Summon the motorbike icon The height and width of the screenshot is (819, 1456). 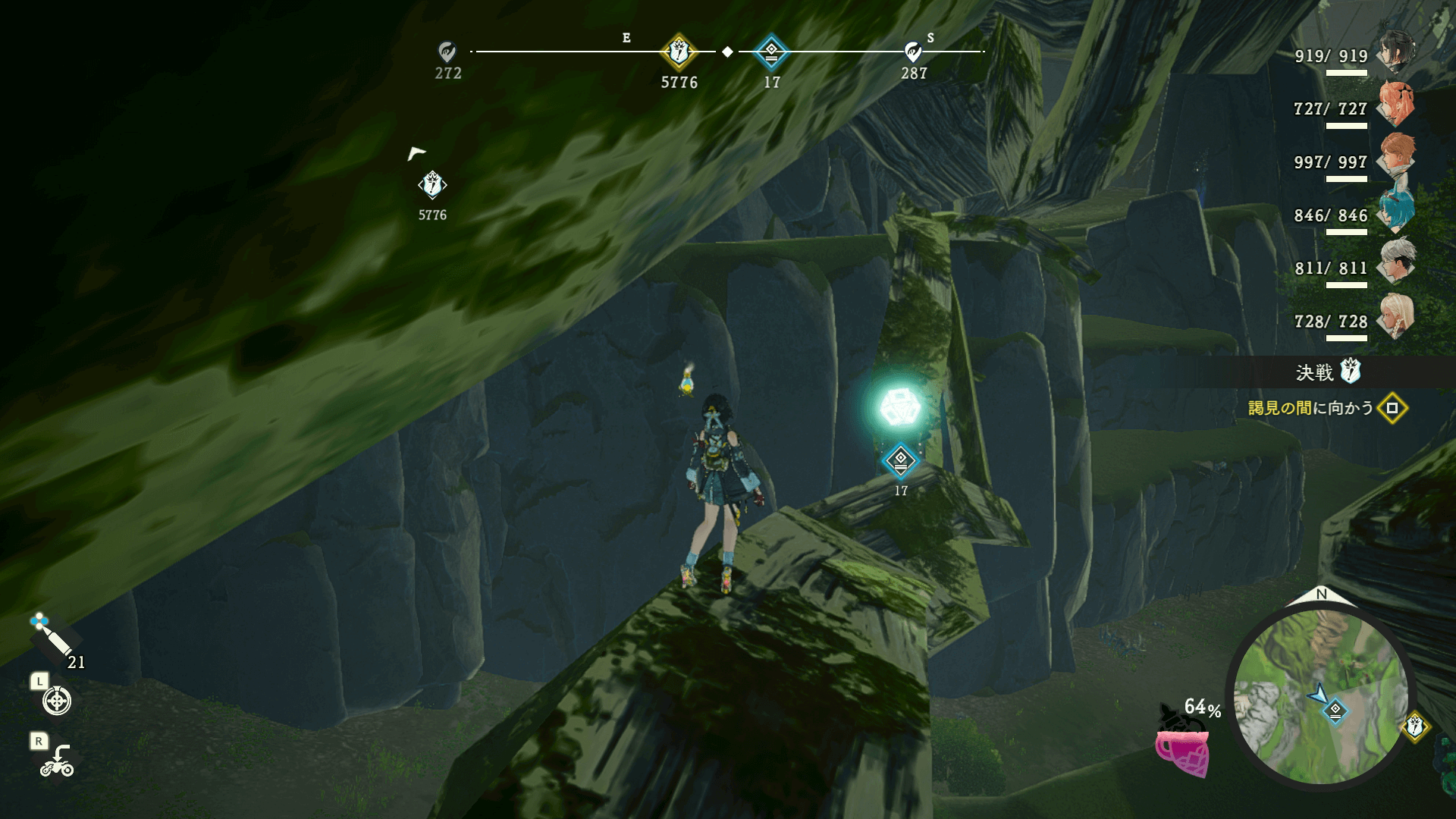(58, 761)
